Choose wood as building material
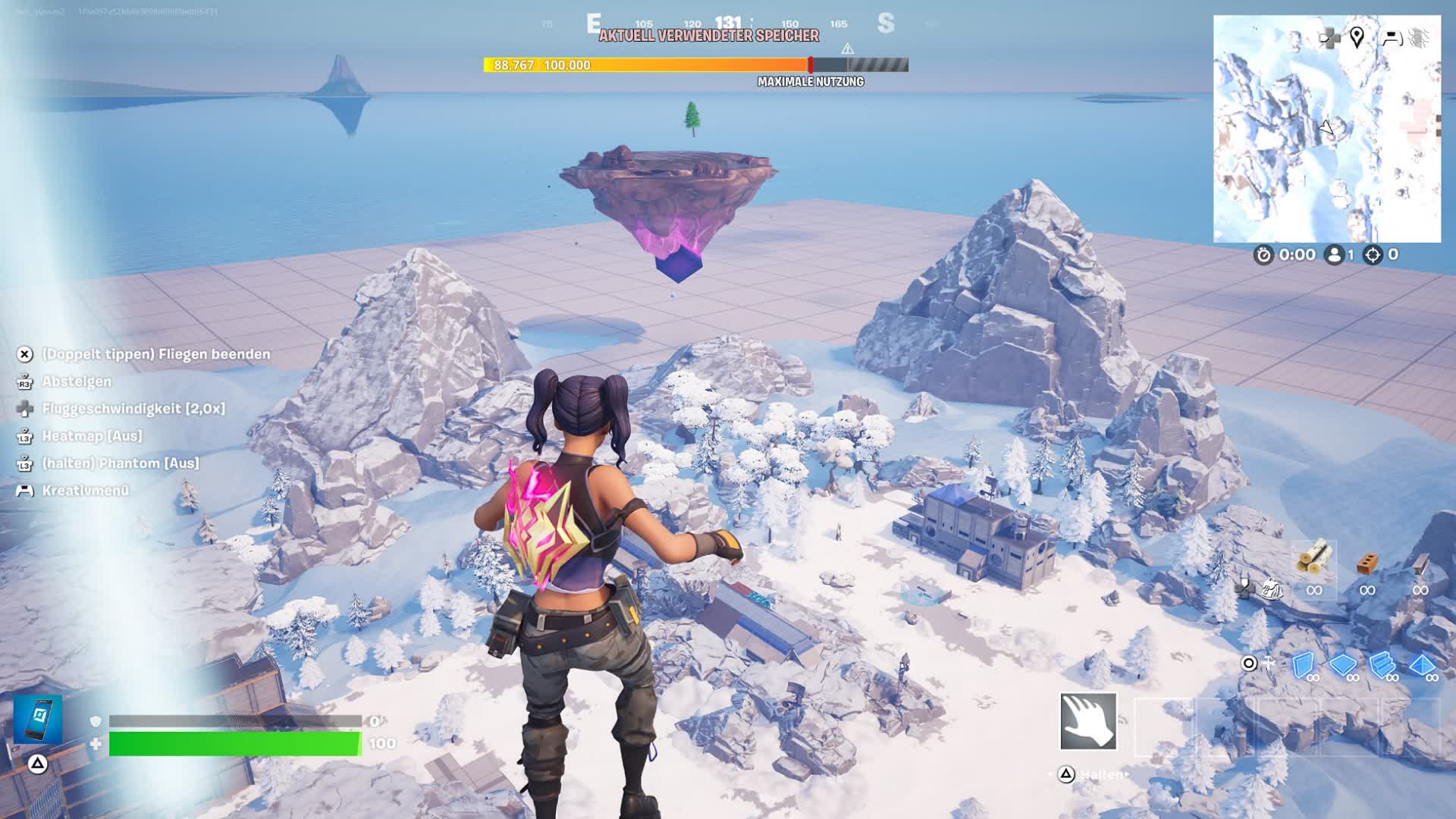Viewport: 1456px width, 819px height. click(1314, 560)
